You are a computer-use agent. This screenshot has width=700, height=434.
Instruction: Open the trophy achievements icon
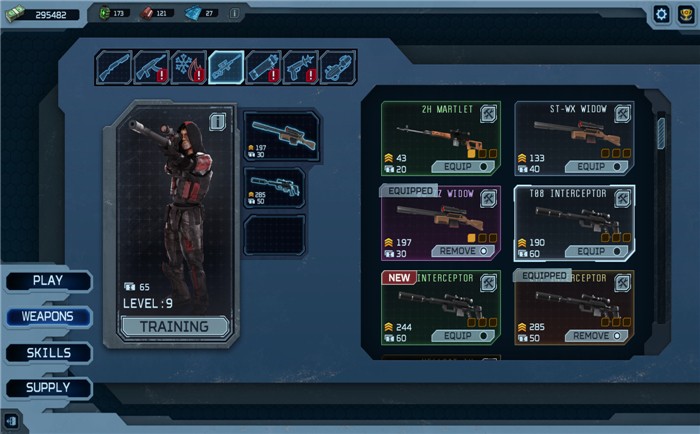coord(686,14)
